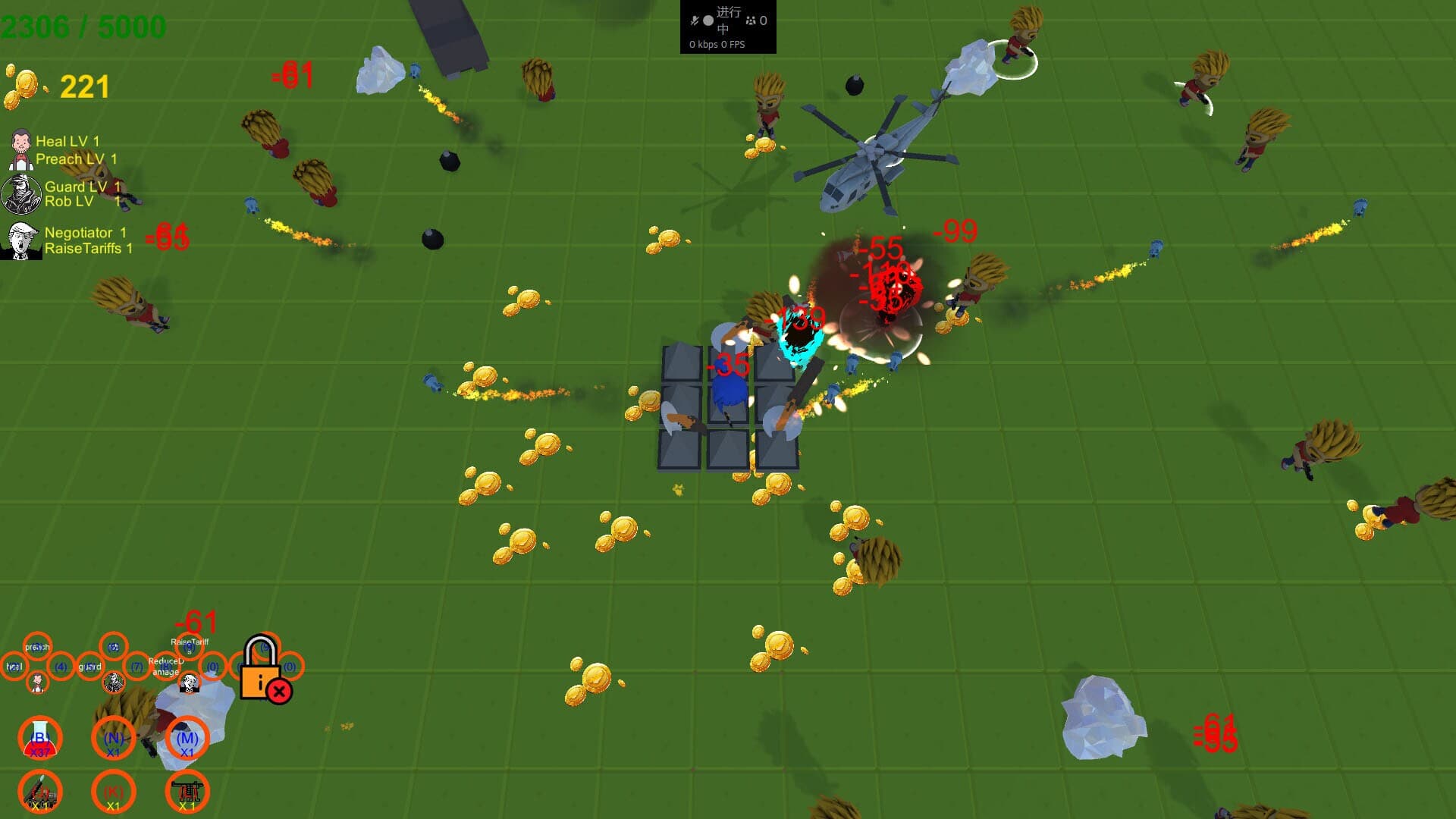Trigger the RaiseTariffs skill
Viewport: 1456px width, 819px height.
tap(189, 648)
